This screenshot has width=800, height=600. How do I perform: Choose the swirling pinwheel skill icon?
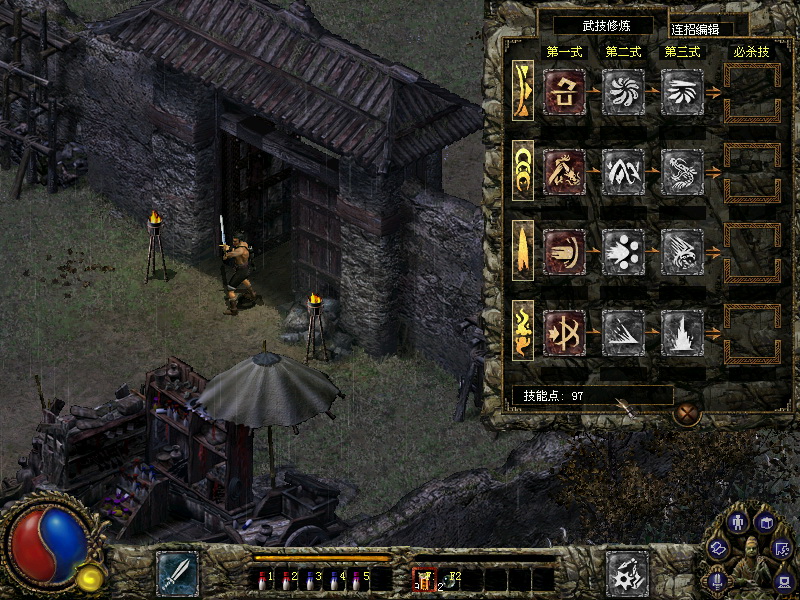[x=623, y=92]
